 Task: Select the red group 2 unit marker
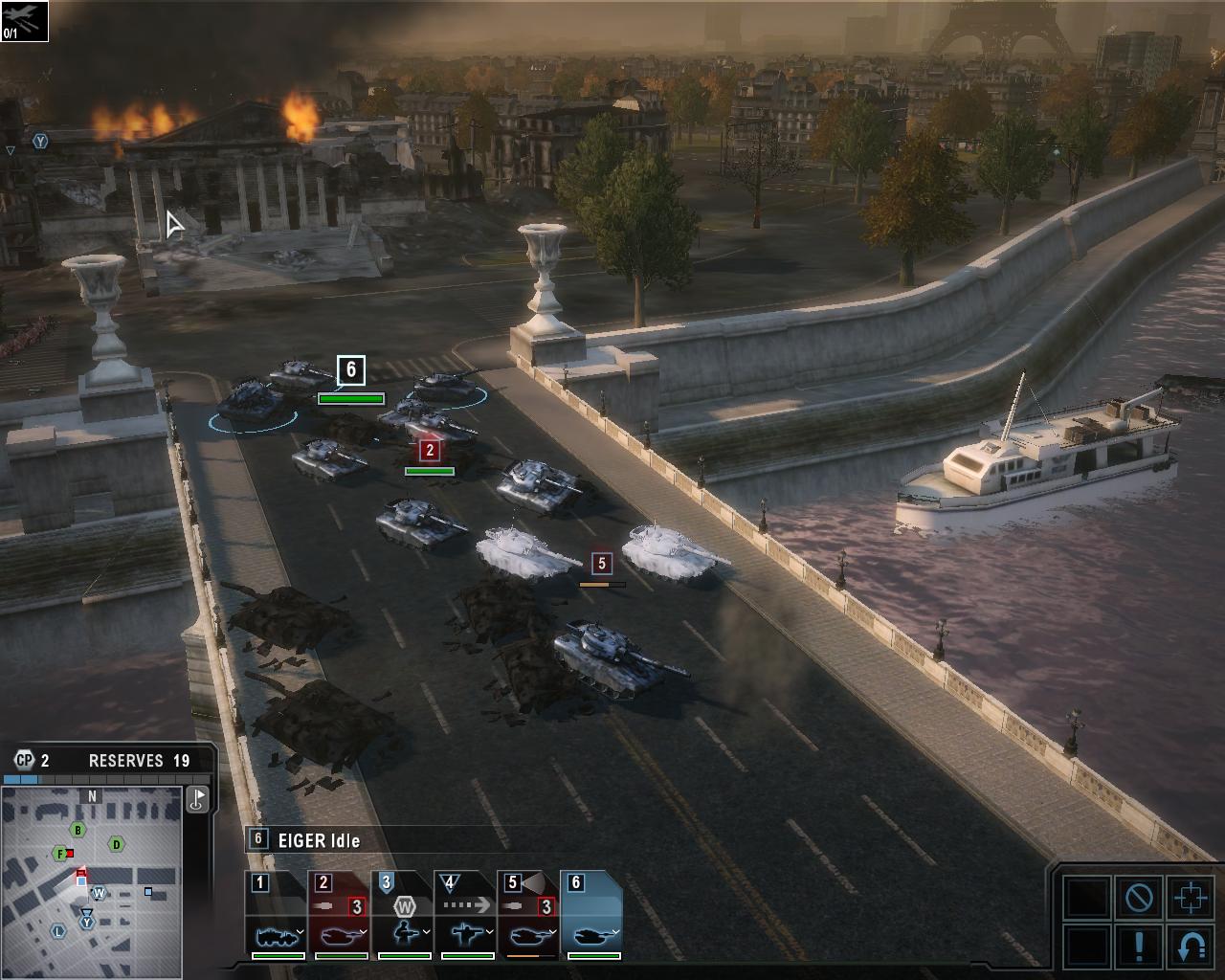(x=430, y=450)
